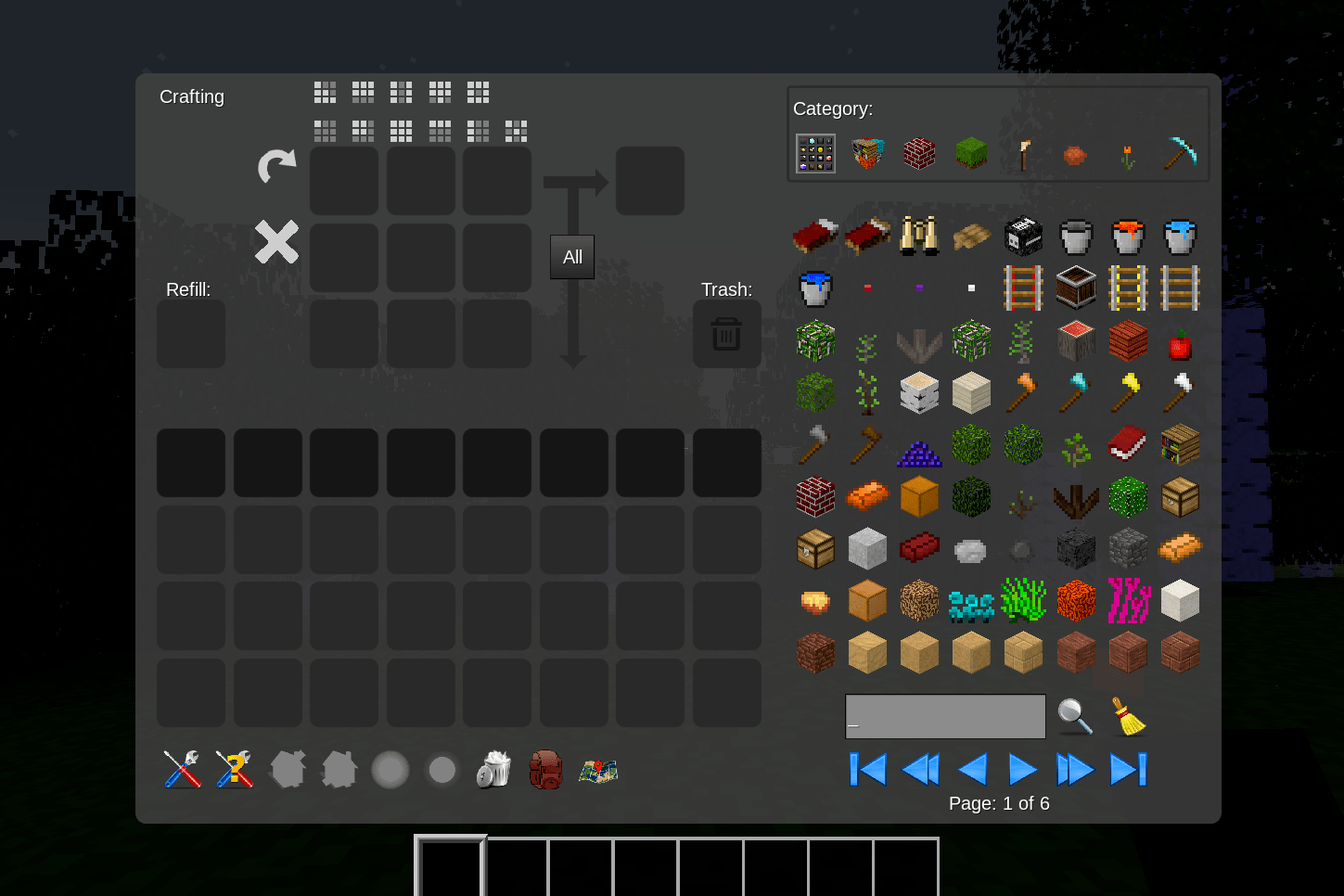Click the trash can slot
The width and height of the screenshot is (1344, 896).
pos(726,334)
